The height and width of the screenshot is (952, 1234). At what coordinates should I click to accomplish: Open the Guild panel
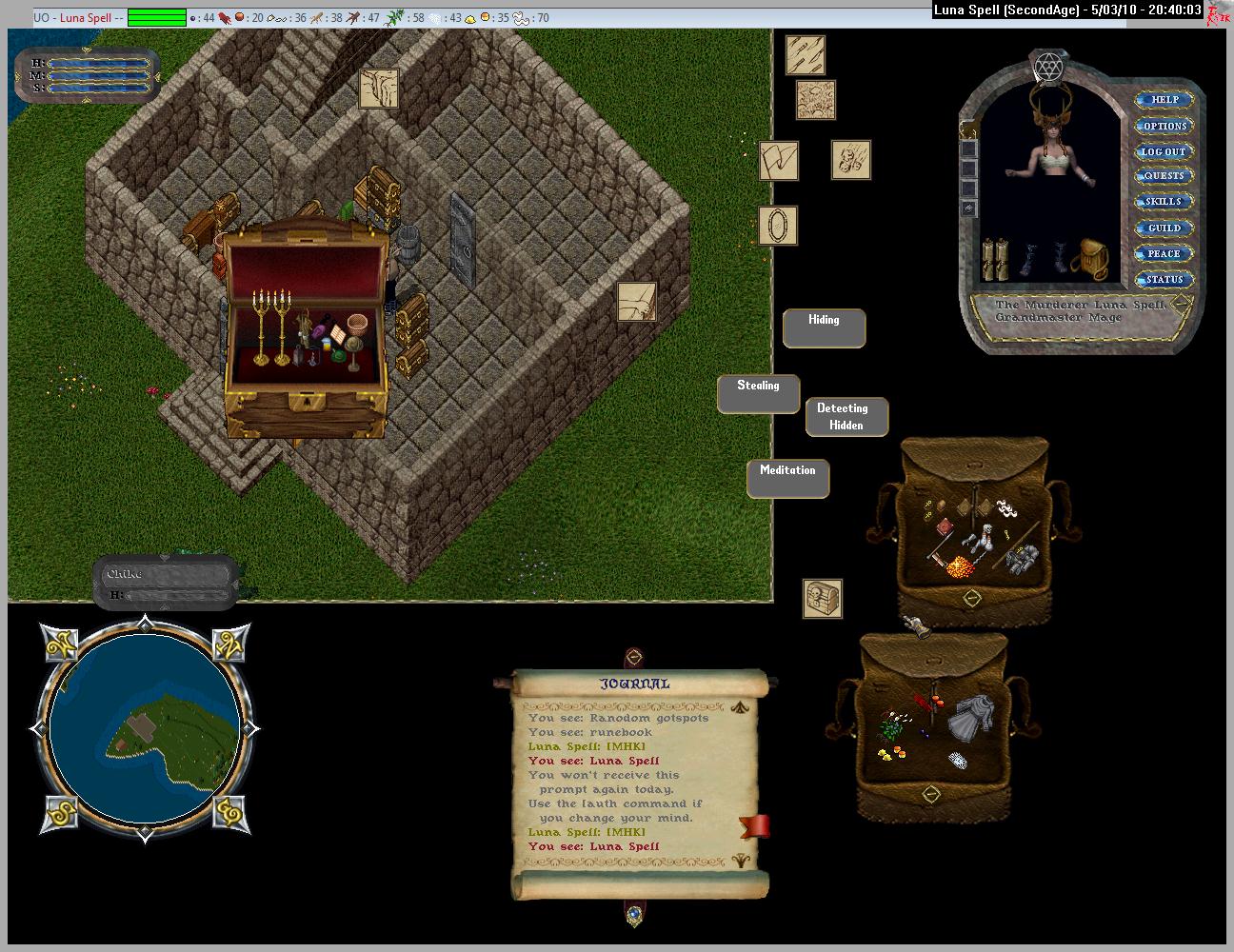[x=1164, y=228]
